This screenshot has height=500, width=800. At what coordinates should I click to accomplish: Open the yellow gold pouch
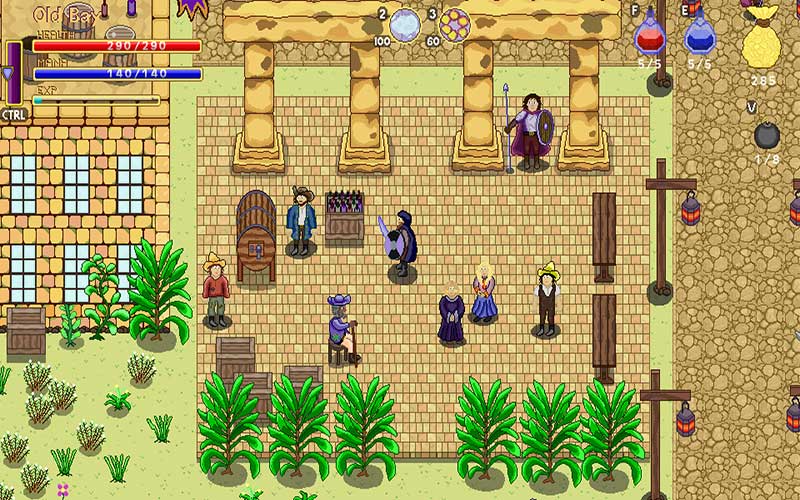point(762,43)
